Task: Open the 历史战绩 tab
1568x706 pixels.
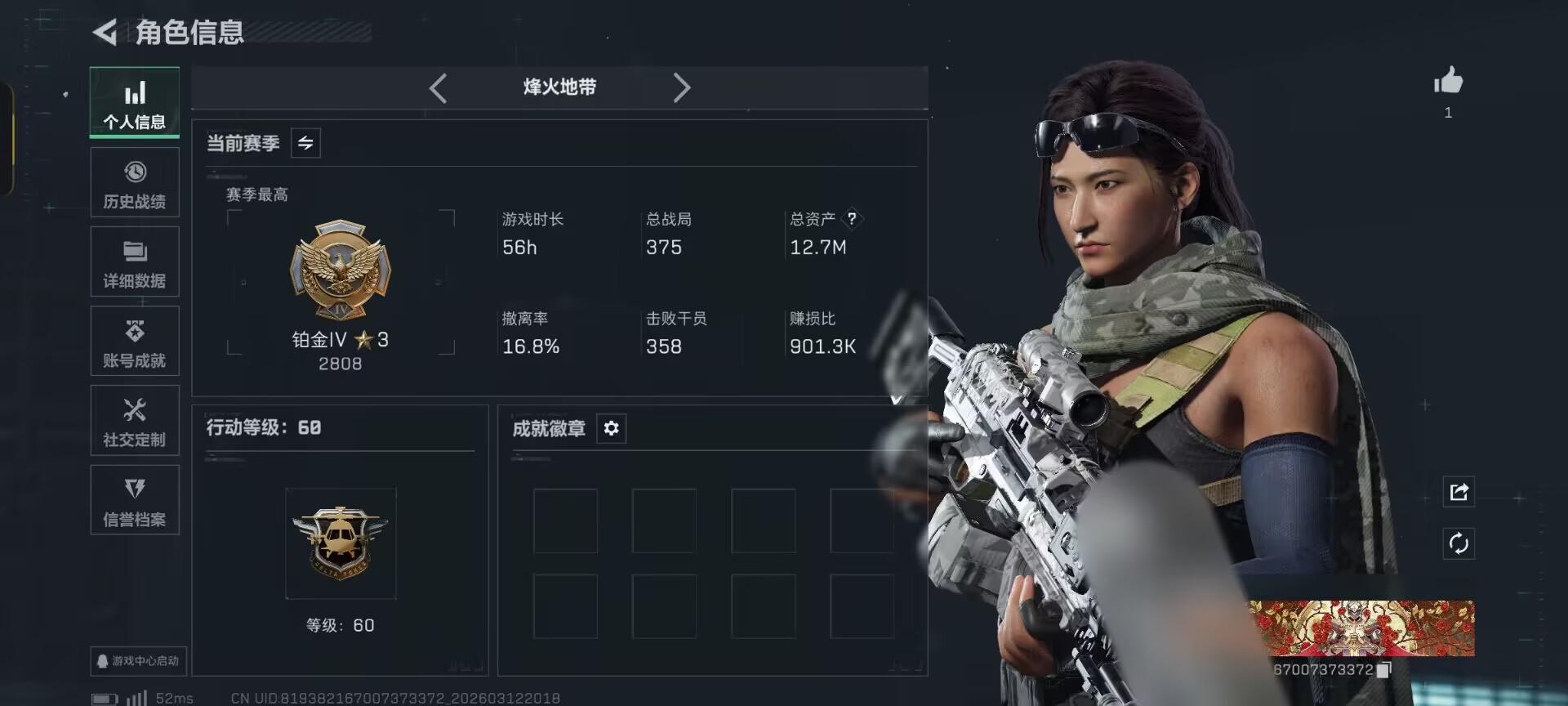Action: point(135,183)
